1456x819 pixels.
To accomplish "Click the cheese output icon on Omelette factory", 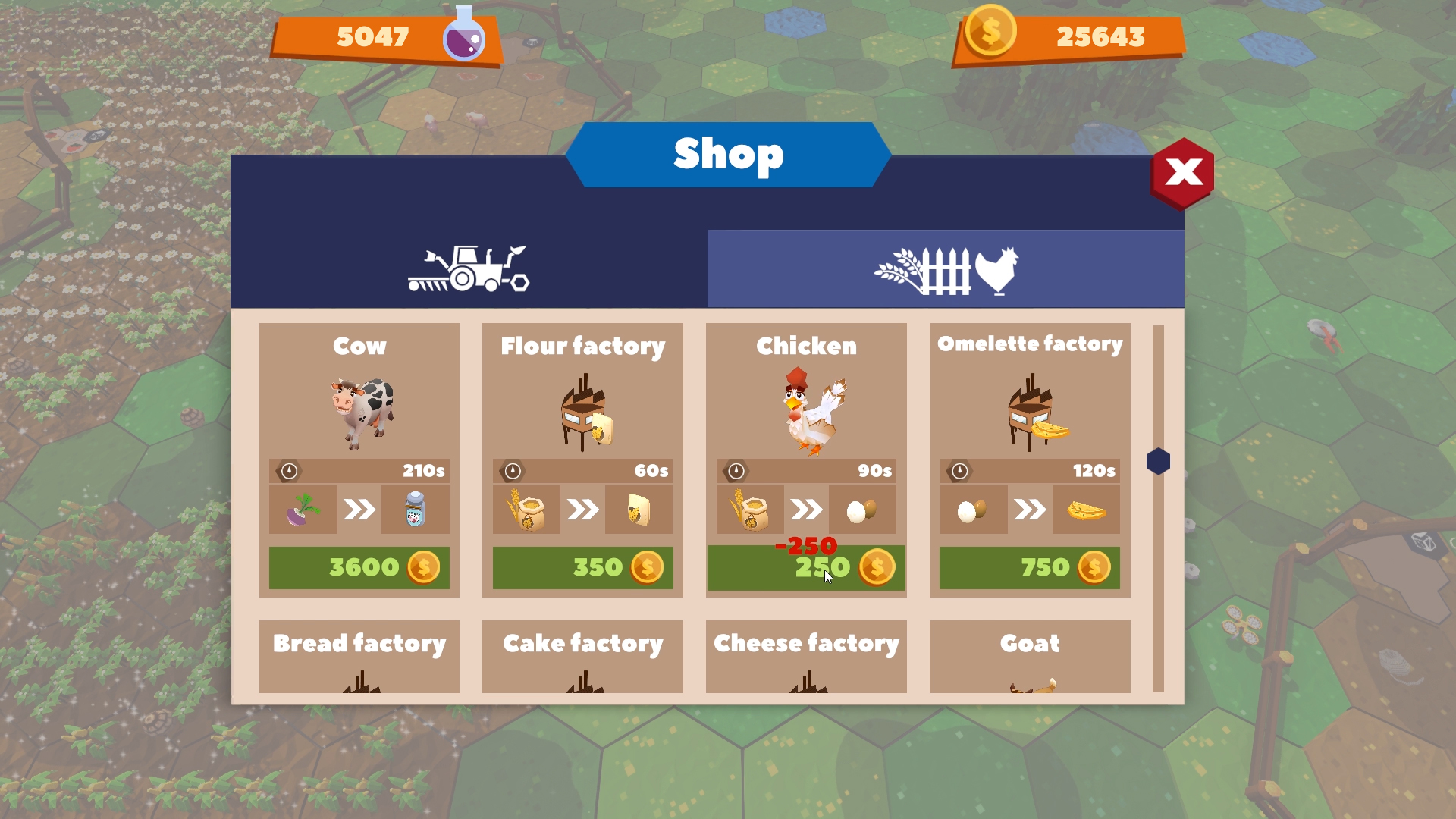I will tap(1085, 509).
